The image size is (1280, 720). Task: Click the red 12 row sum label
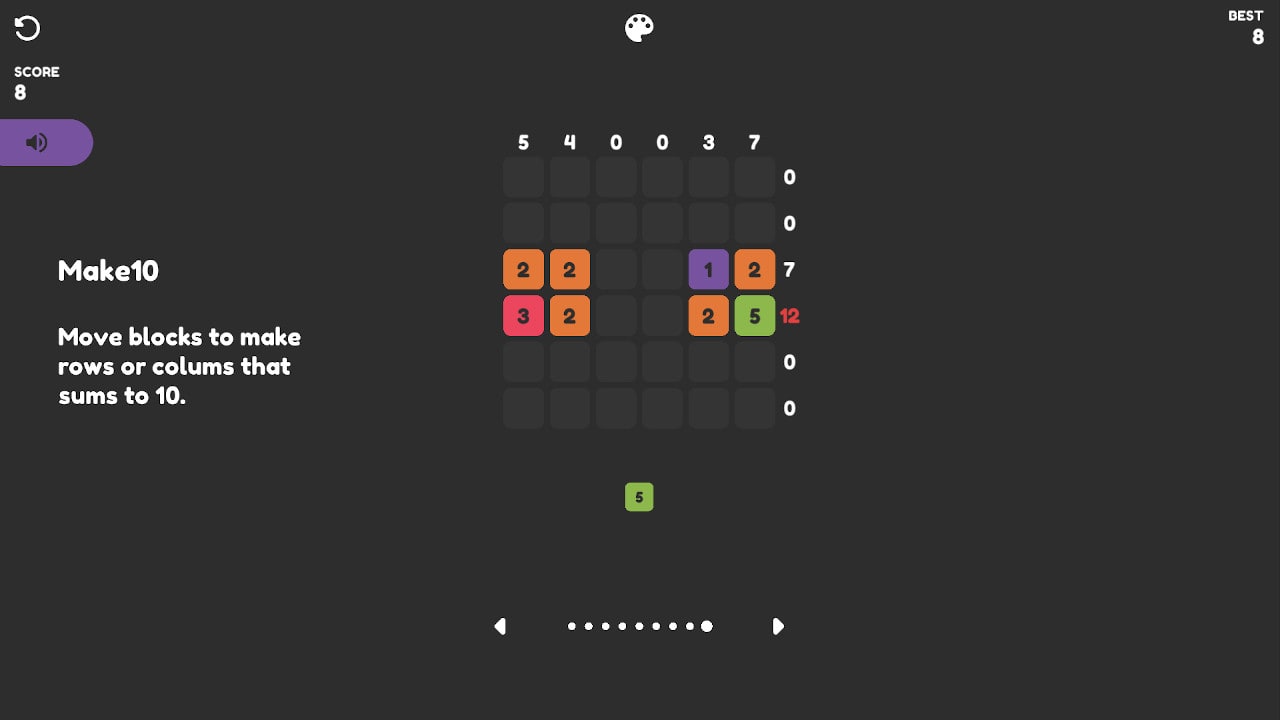[789, 316]
